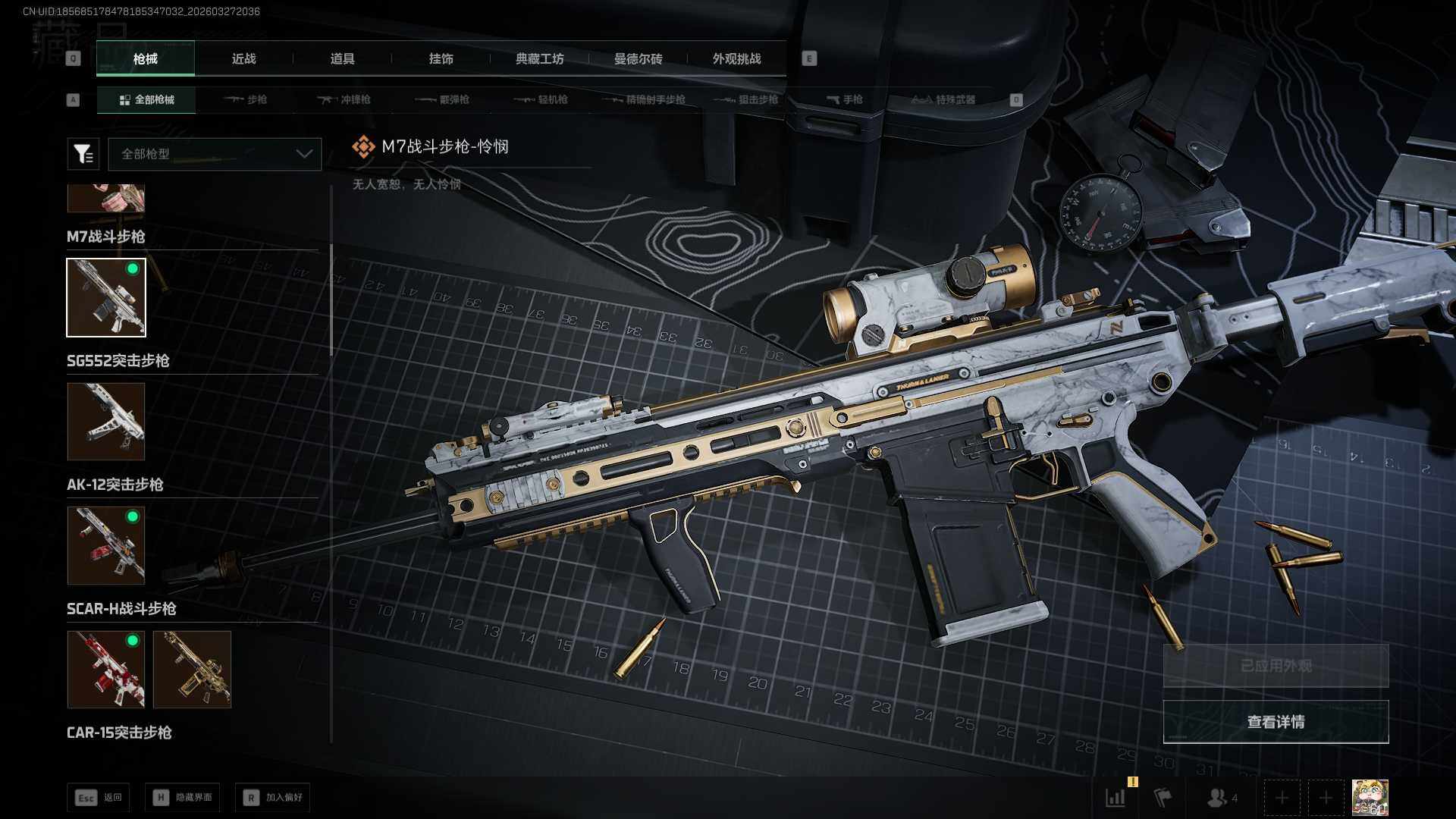Show the 外观挑战 tab
This screenshot has width=1456, height=819.
coord(736,59)
